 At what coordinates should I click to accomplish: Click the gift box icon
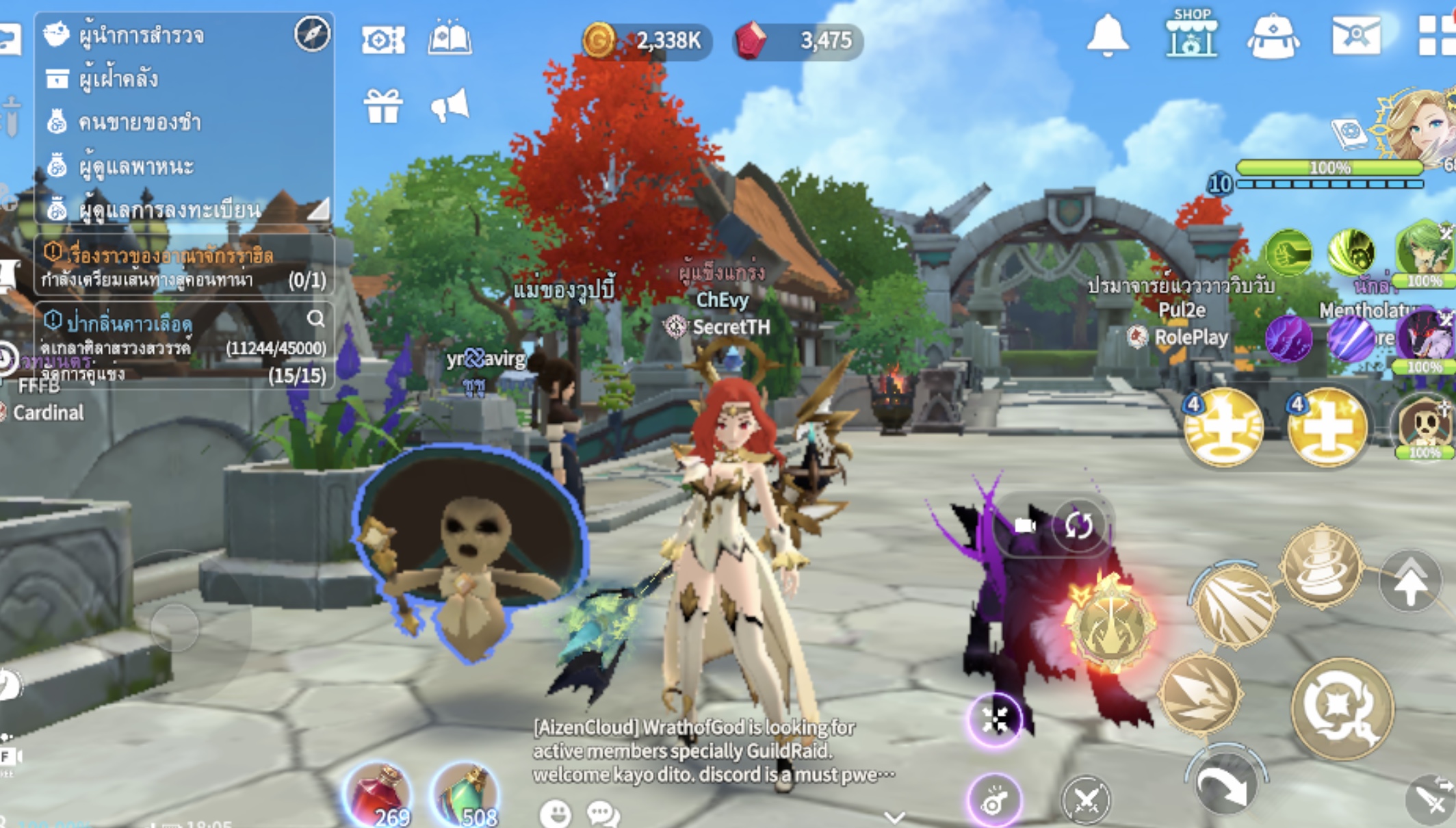coord(382,107)
